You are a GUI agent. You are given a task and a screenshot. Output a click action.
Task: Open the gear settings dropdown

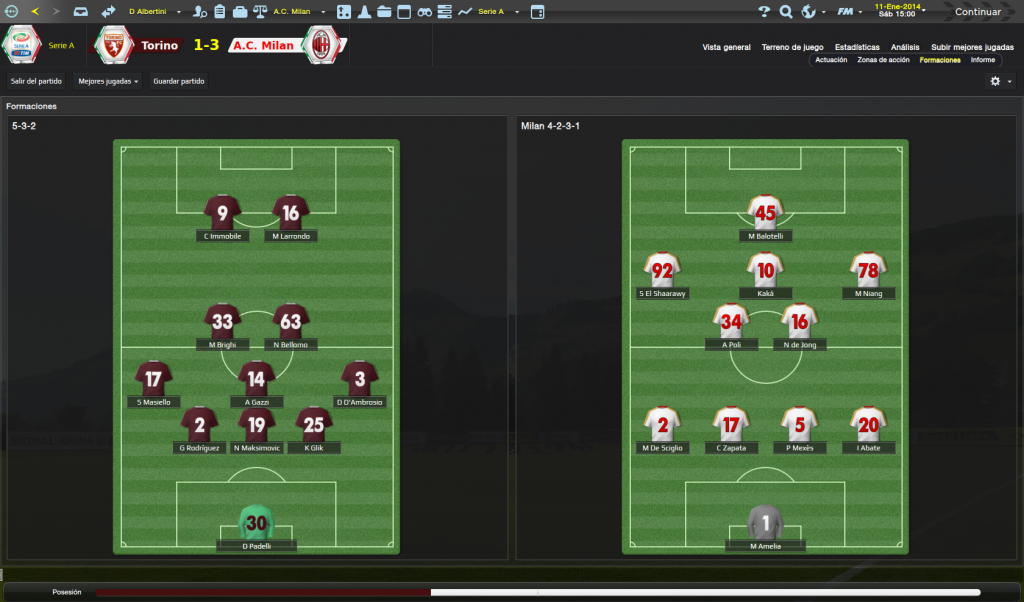click(1000, 81)
